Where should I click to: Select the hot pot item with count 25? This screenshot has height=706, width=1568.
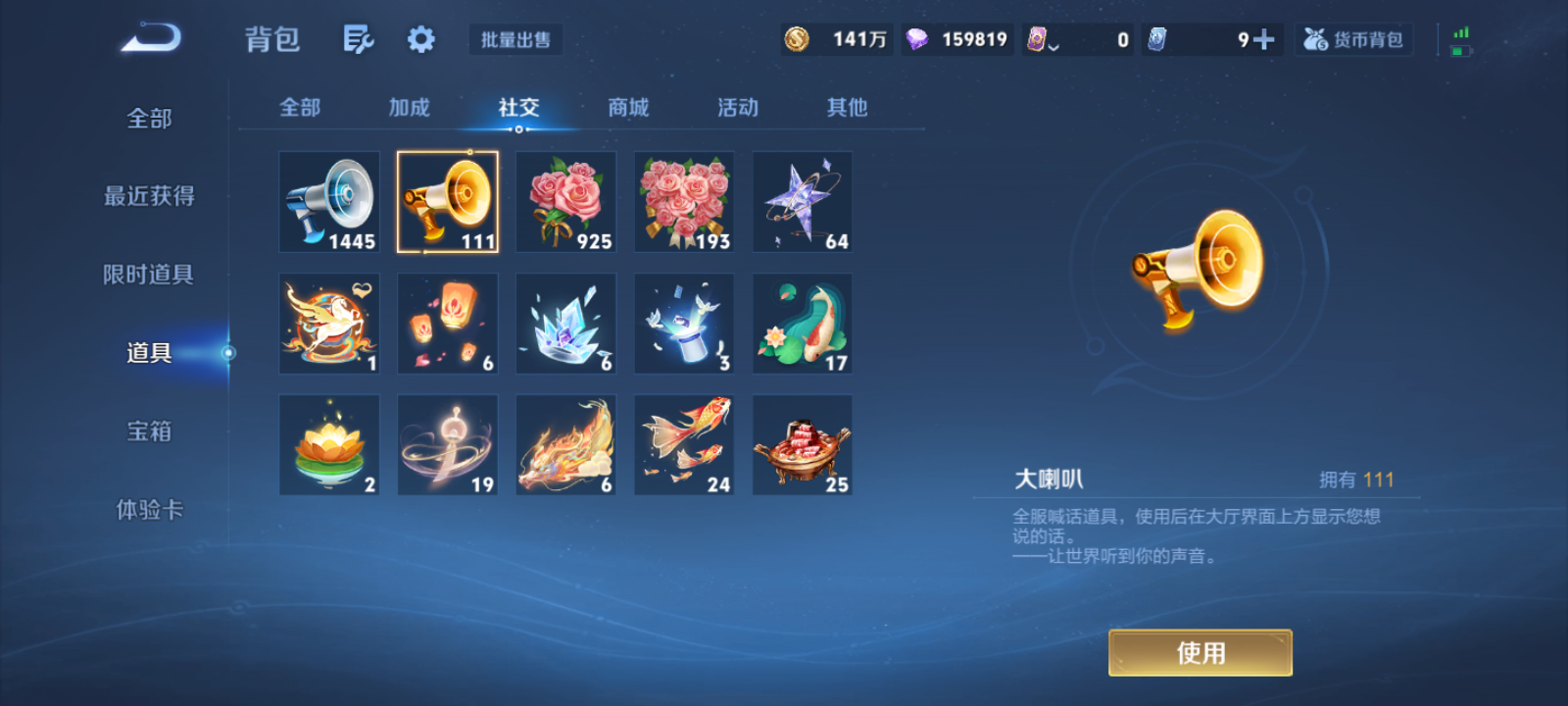(802, 443)
